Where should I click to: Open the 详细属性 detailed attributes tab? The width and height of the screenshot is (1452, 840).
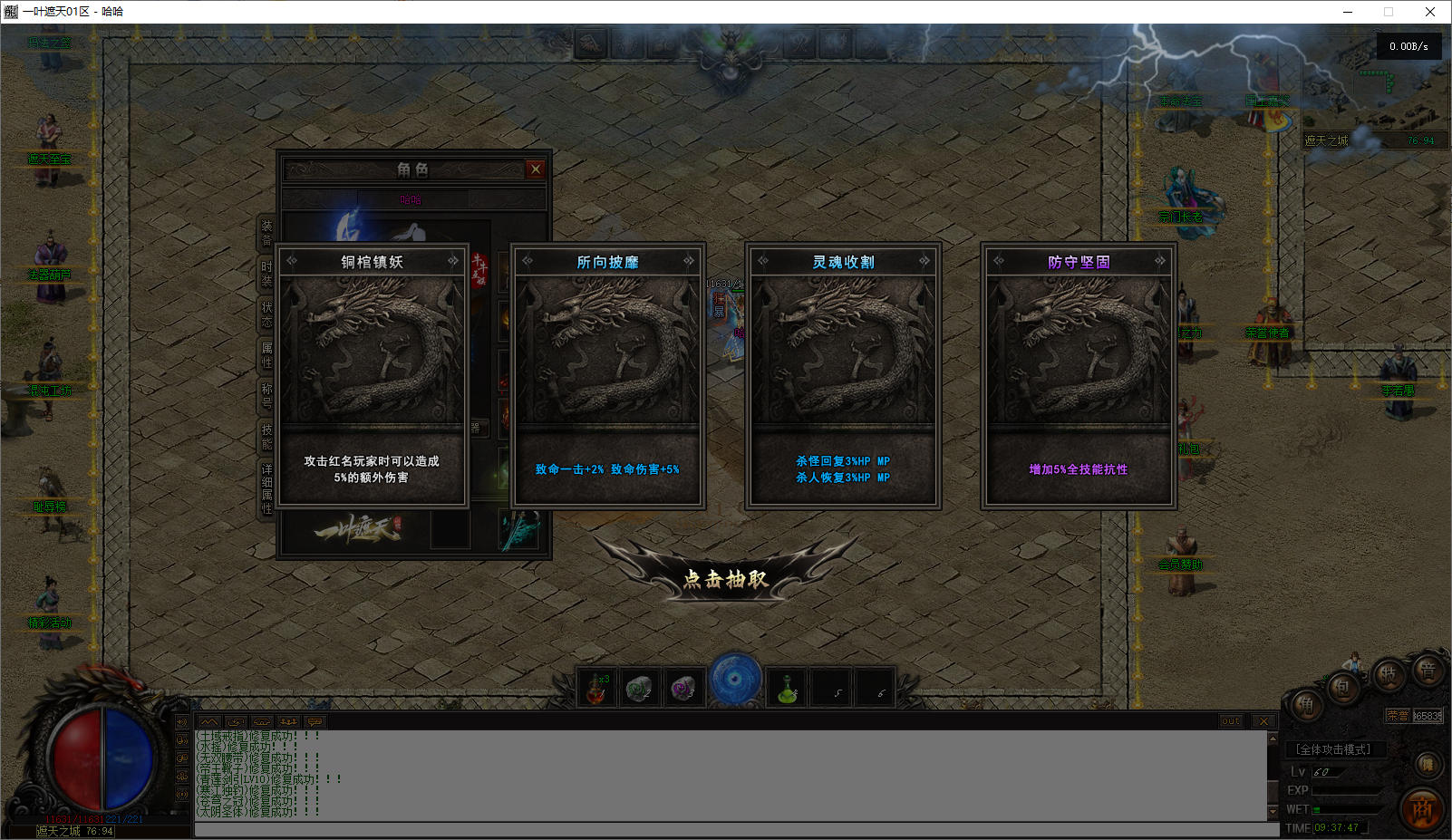tap(266, 488)
